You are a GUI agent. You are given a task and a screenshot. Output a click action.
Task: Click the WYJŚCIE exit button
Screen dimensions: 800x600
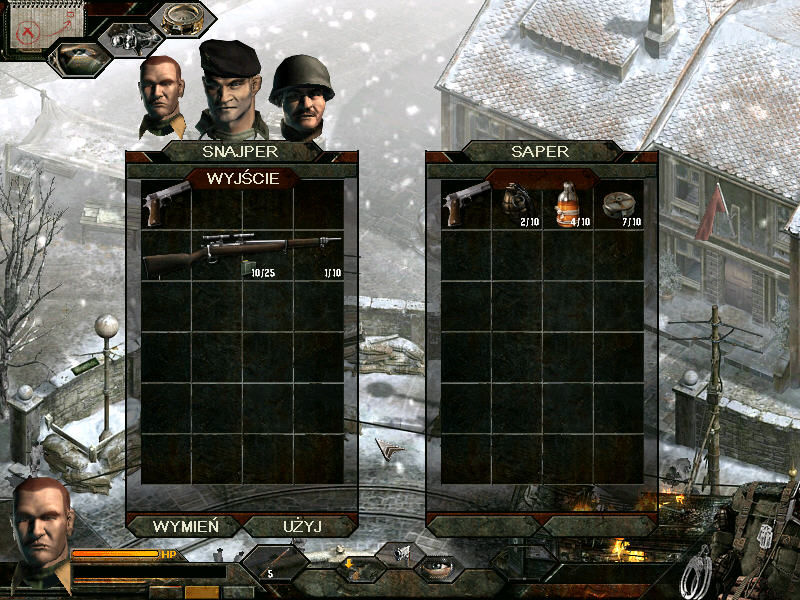241,179
